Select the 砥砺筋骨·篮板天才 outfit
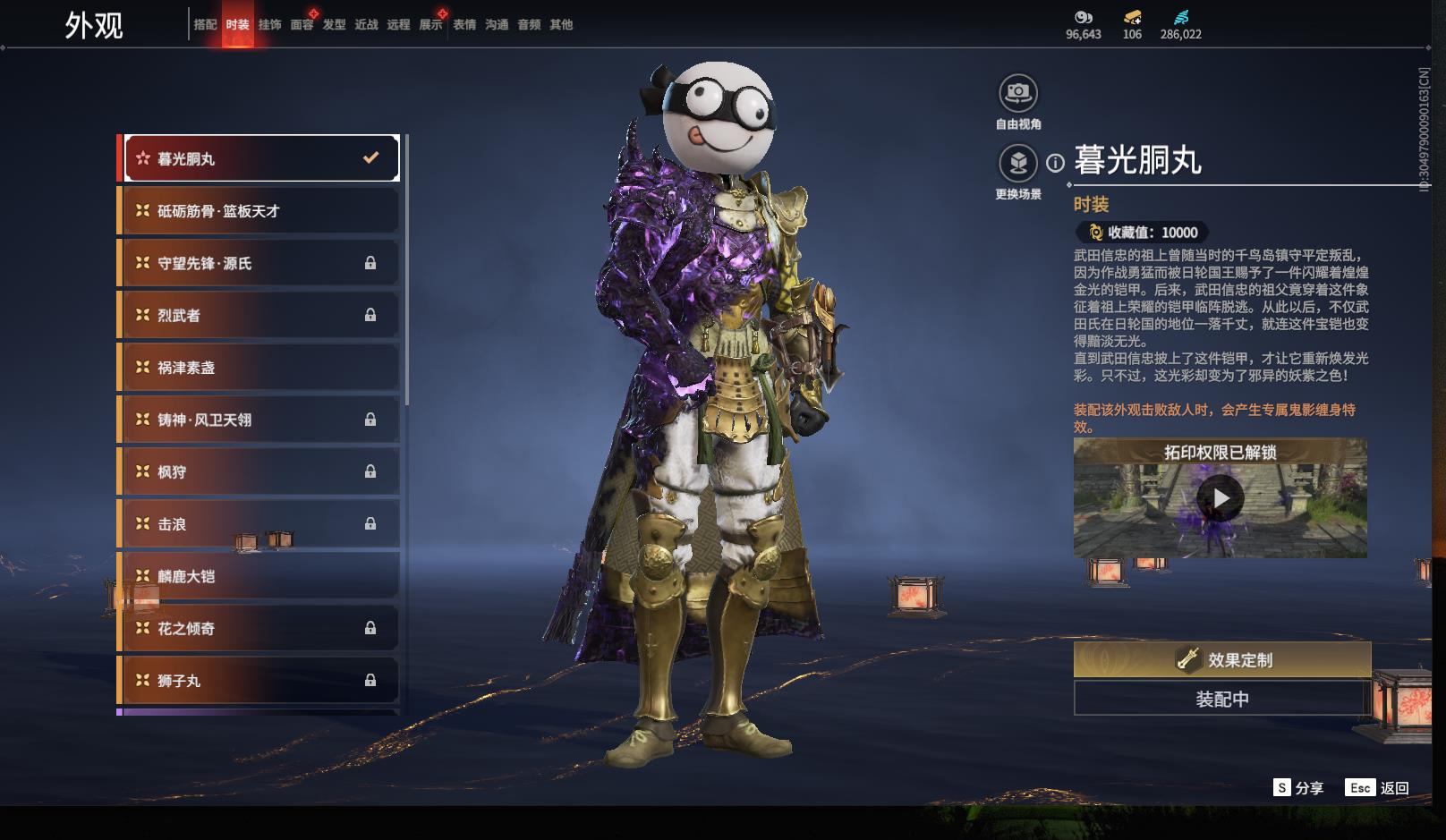The height and width of the screenshot is (840, 1446). 259,211
